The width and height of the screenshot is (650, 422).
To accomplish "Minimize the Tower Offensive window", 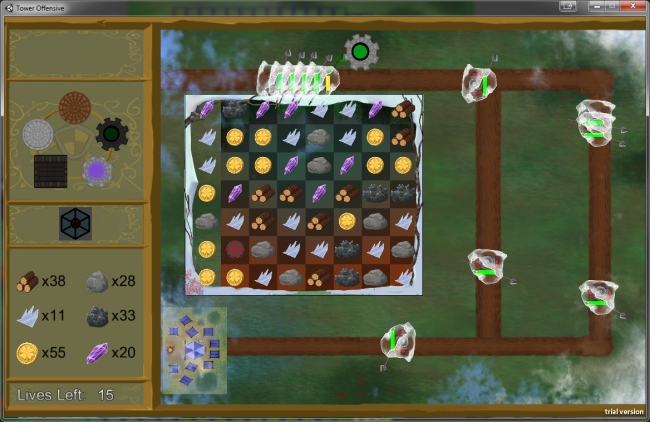I will pyautogui.click(x=579, y=7).
